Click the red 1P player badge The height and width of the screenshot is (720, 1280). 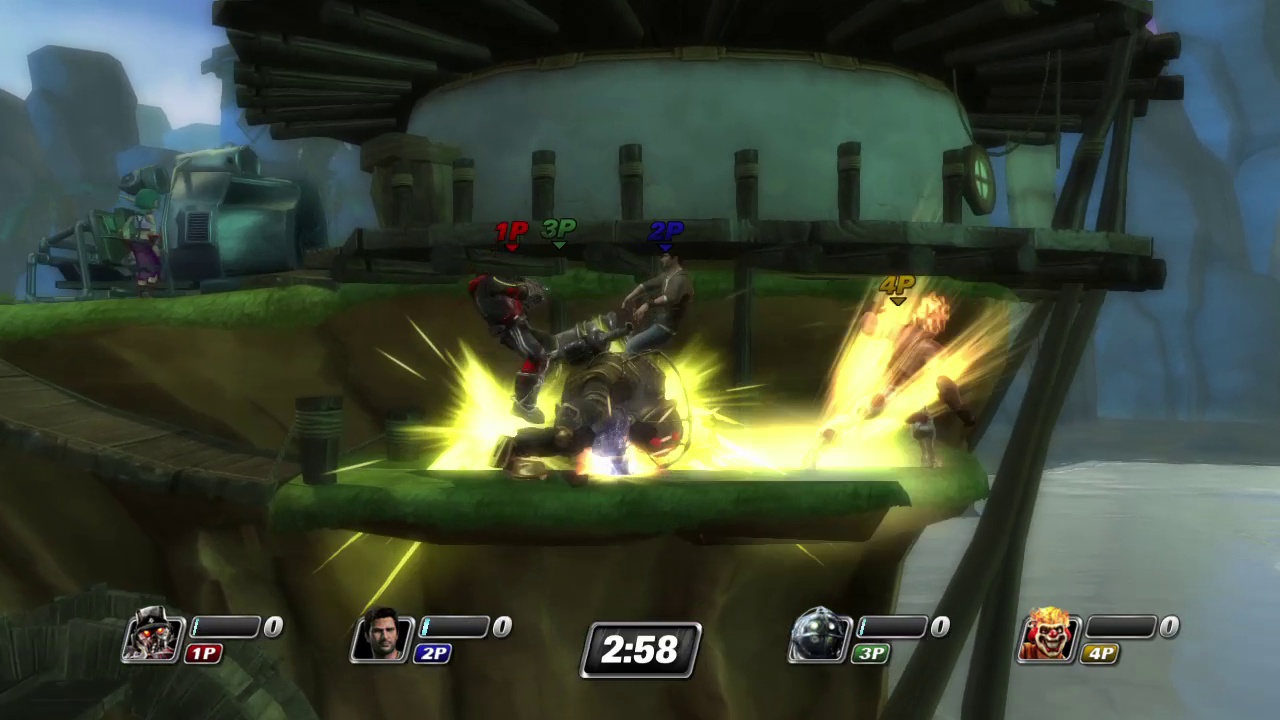coord(203,653)
